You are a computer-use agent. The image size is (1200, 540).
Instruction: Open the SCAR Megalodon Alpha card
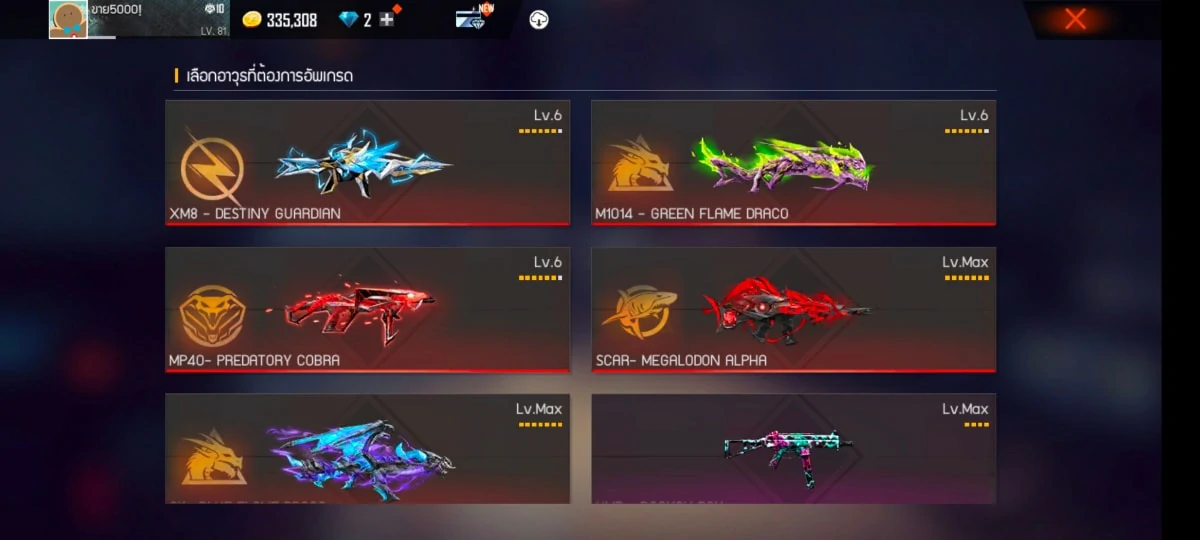click(793, 310)
